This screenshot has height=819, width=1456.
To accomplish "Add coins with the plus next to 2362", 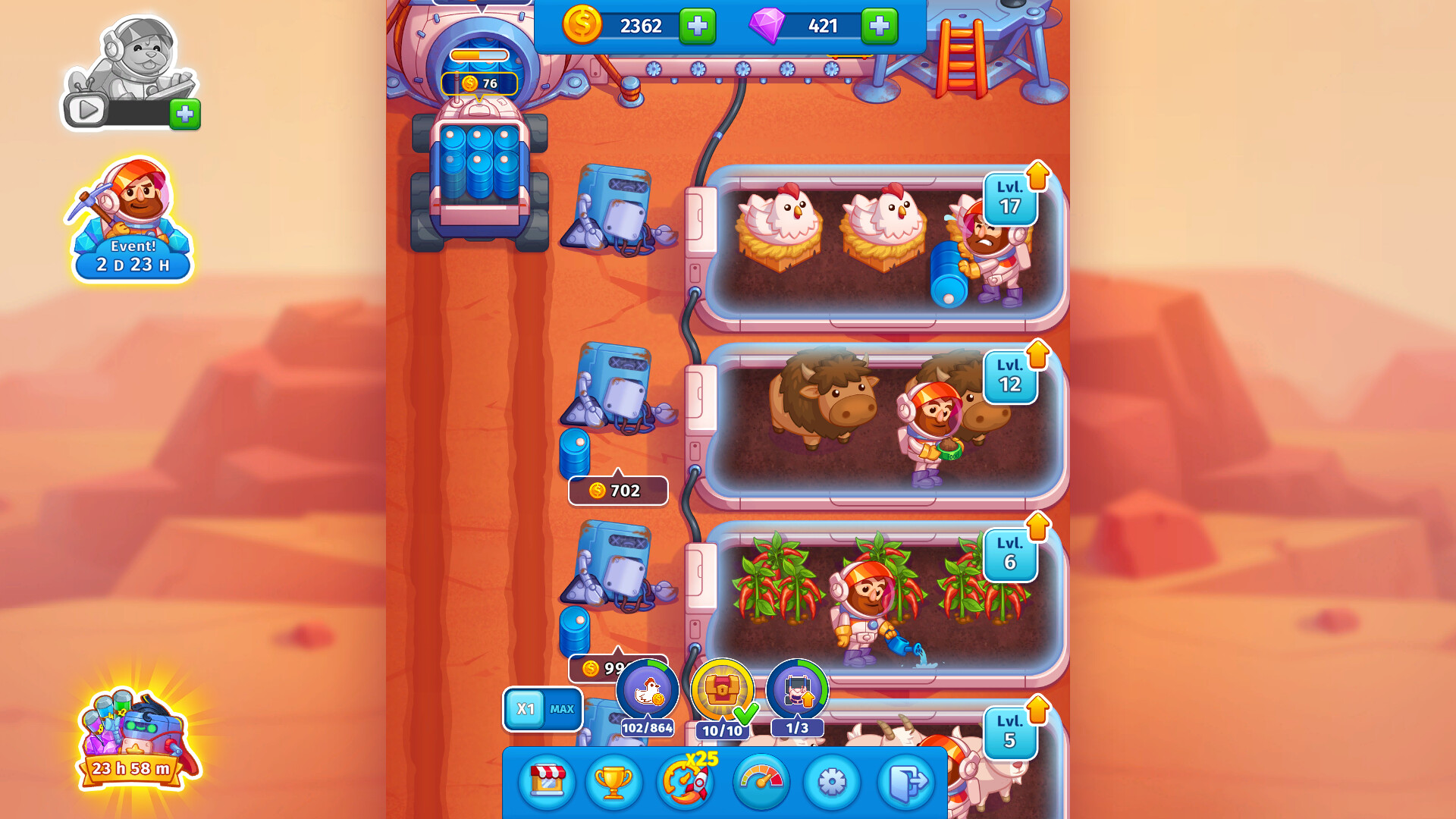I will pyautogui.click(x=696, y=27).
